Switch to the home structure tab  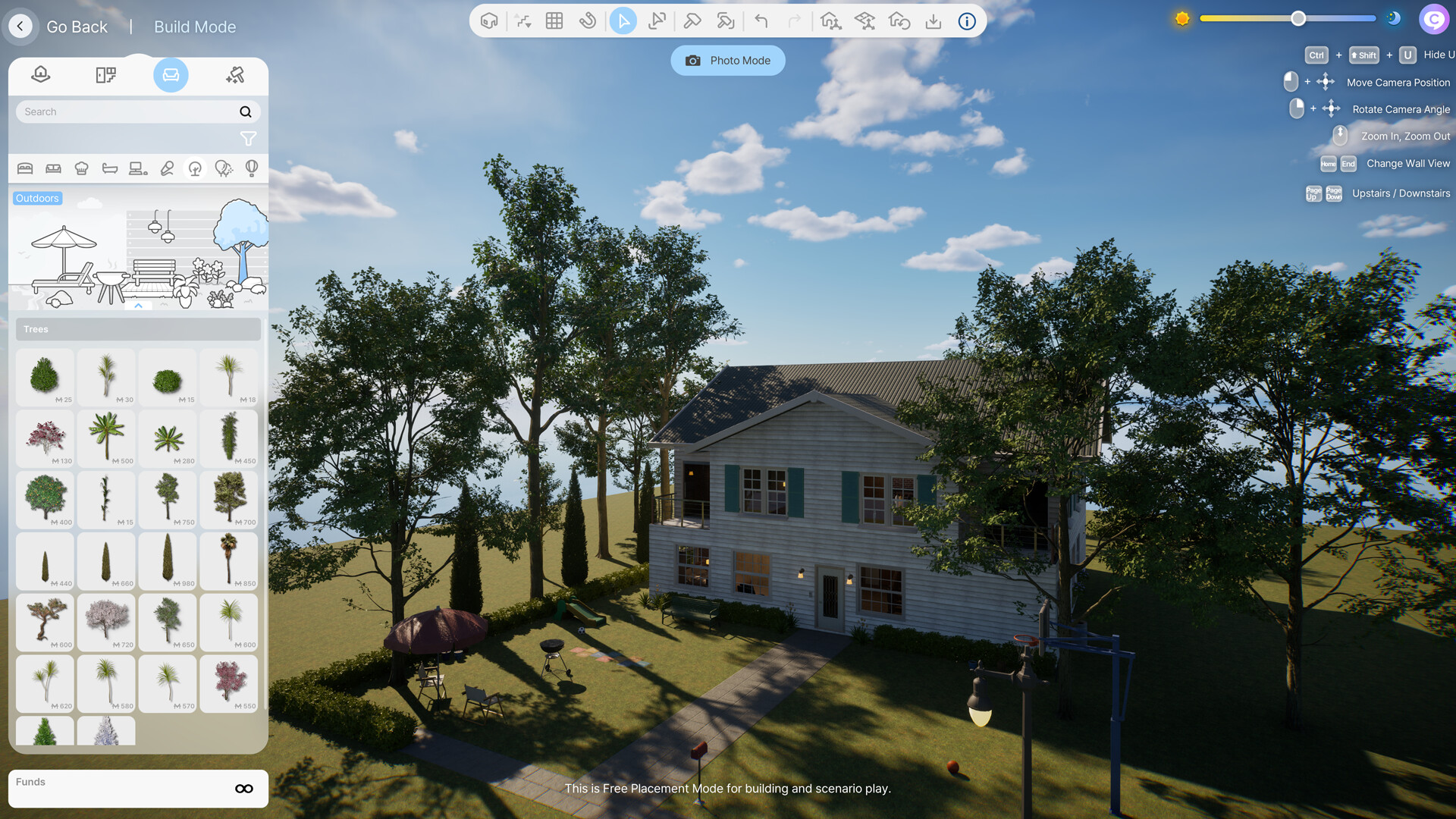click(x=40, y=75)
